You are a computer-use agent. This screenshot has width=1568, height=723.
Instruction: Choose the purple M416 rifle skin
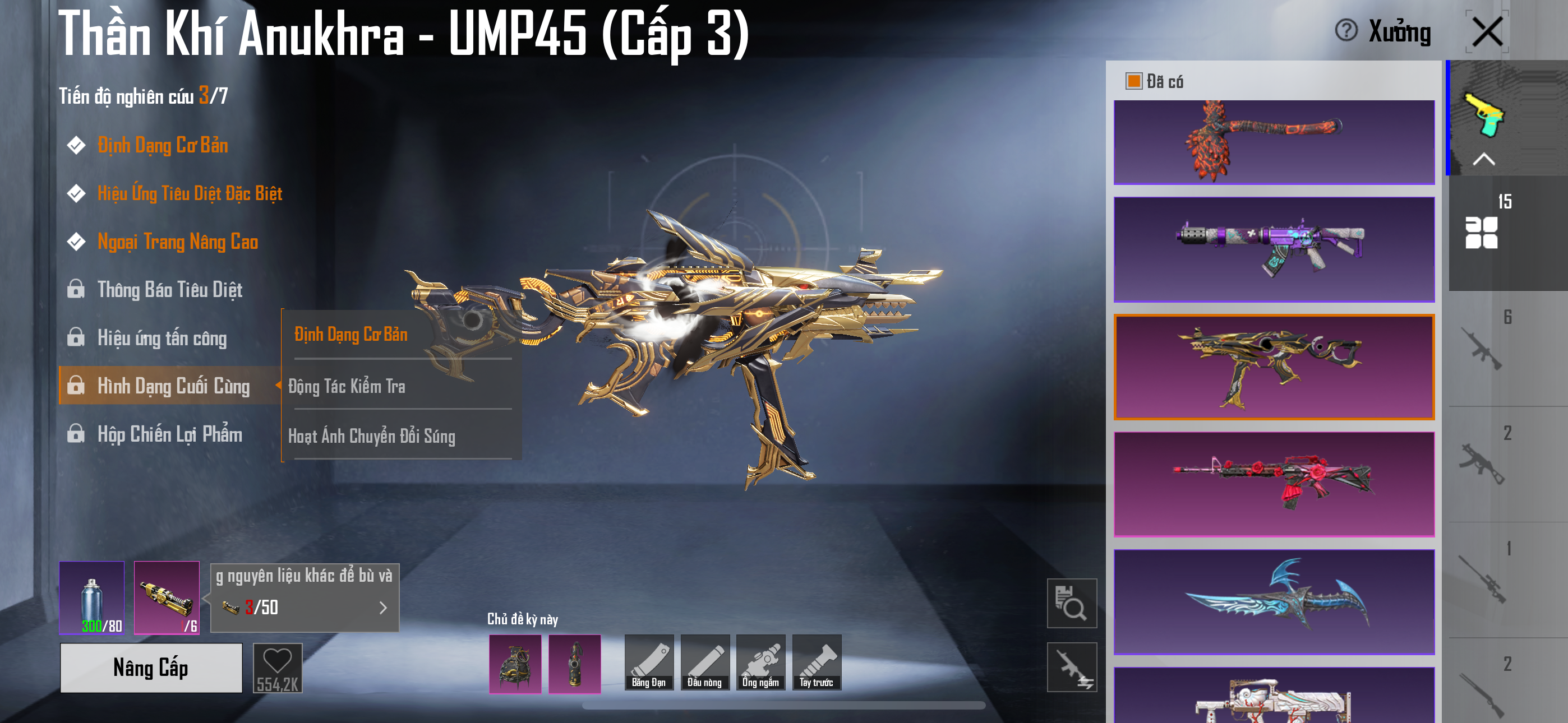tap(1274, 249)
